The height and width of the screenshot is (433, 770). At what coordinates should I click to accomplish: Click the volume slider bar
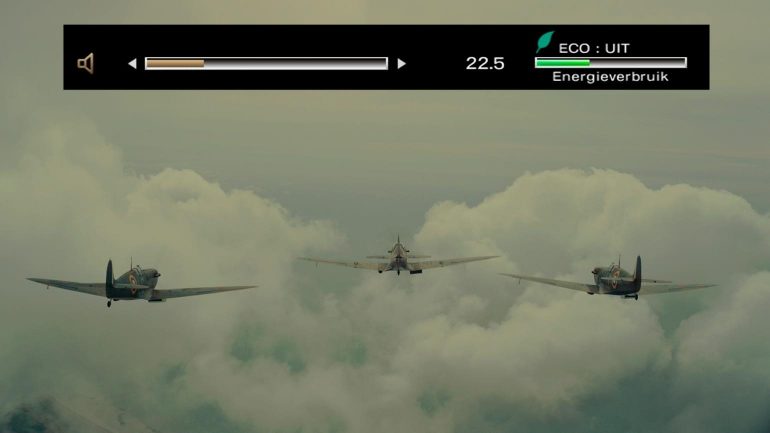point(266,63)
